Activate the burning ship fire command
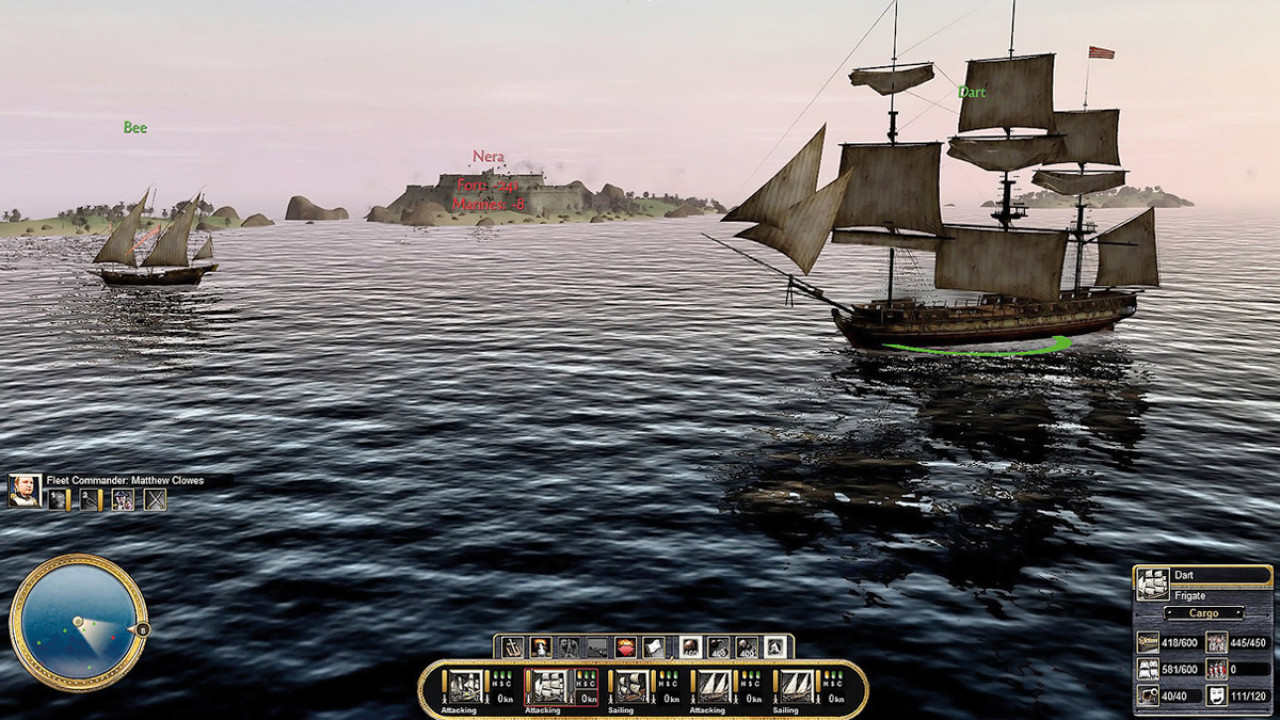 541,648
